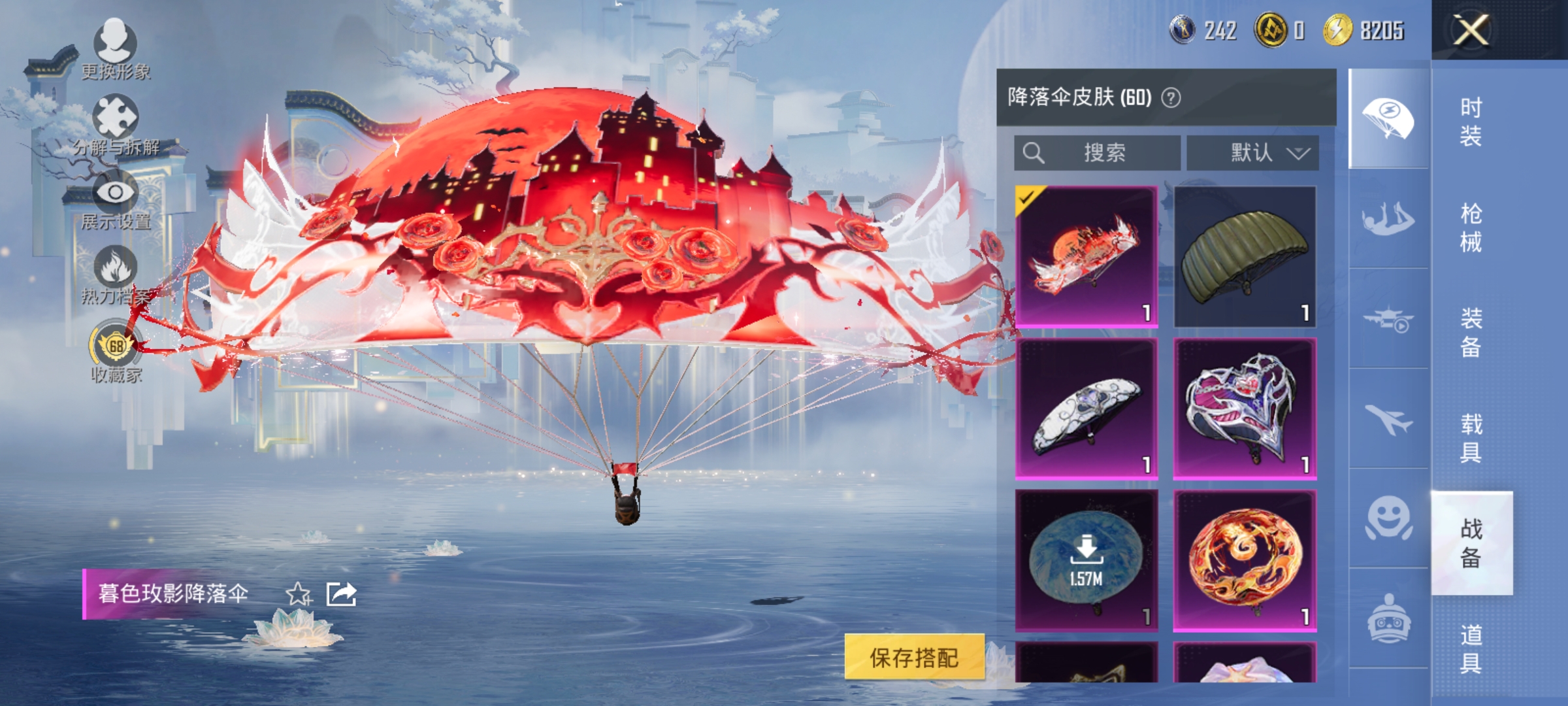The width and height of the screenshot is (1568, 706).
Task: Click the 搜索 search field
Action: coord(1098,154)
